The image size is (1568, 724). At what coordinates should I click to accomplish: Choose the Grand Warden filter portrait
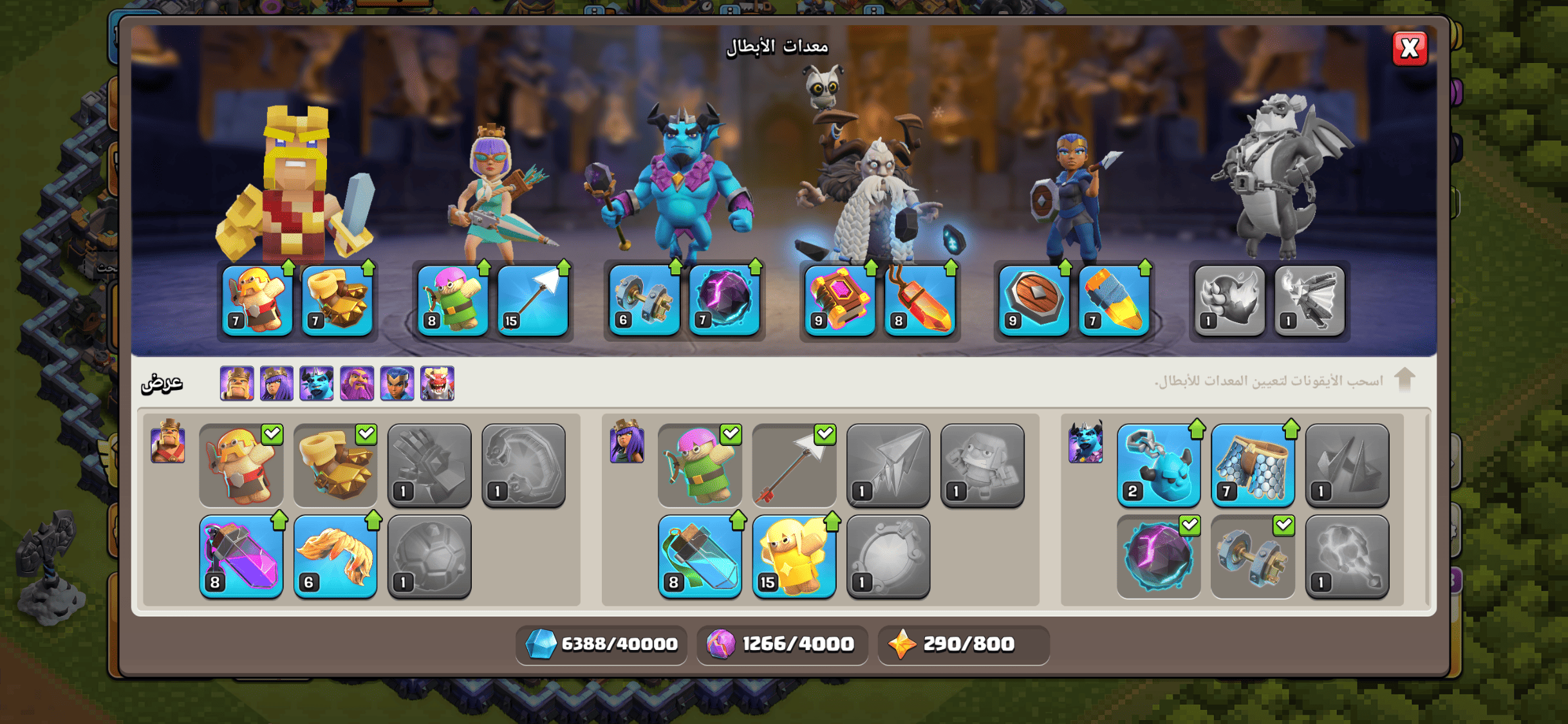click(x=357, y=384)
